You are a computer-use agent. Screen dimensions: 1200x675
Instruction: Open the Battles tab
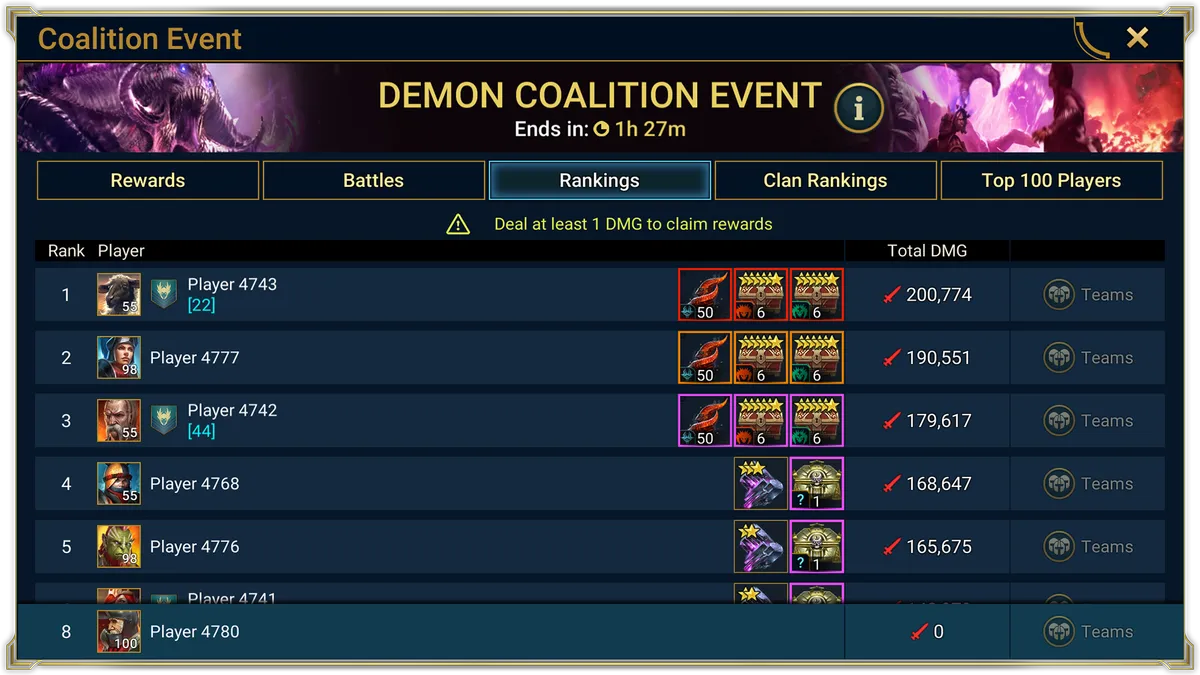(x=374, y=181)
